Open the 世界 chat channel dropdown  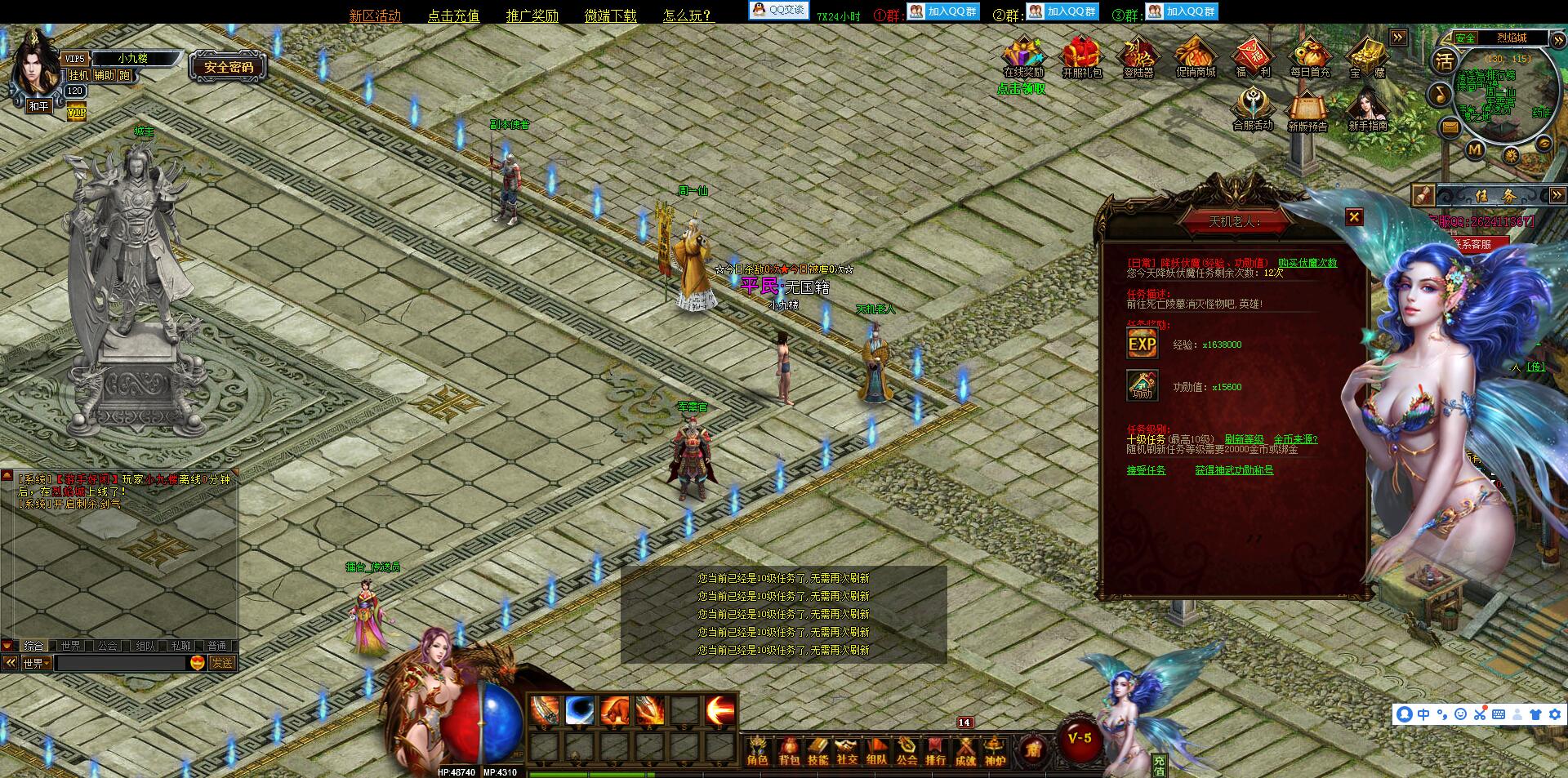pos(35,663)
